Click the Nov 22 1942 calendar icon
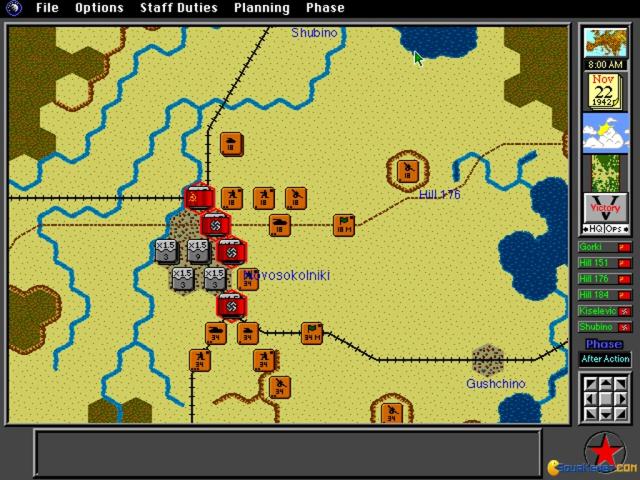Screen dimensions: 640x480 point(605,91)
